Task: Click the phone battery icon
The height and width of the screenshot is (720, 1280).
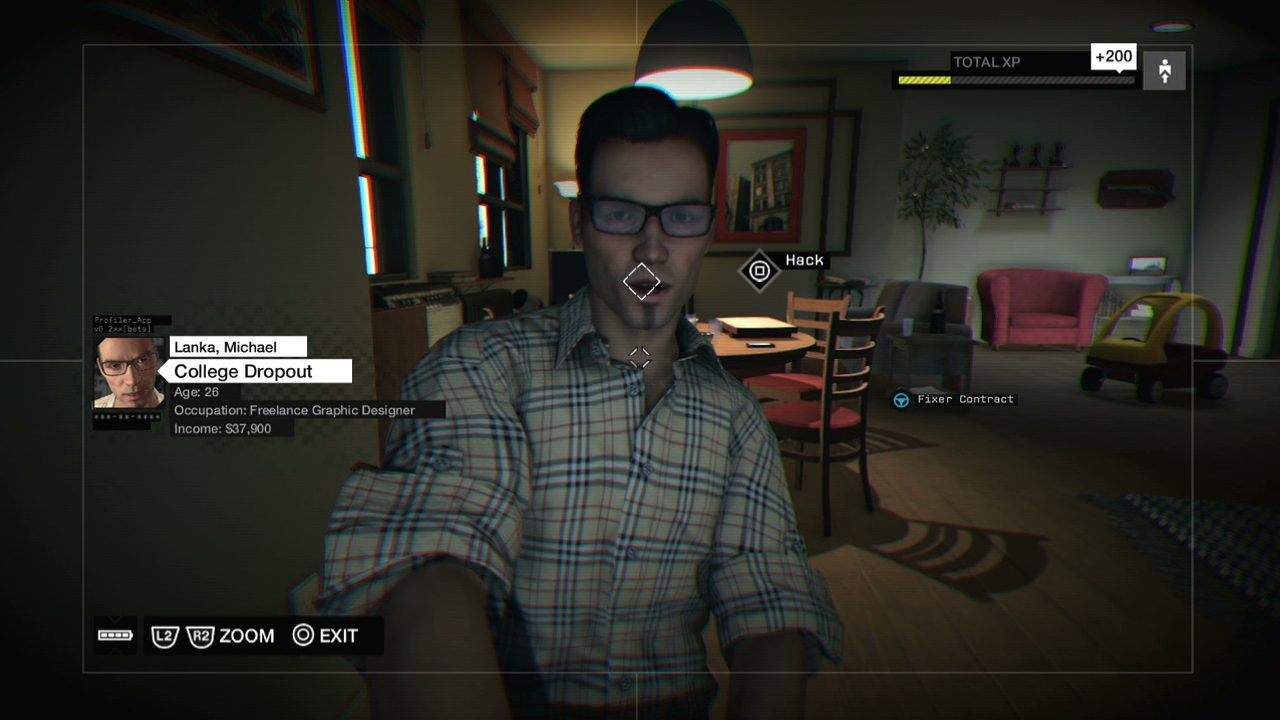Action: coord(115,635)
